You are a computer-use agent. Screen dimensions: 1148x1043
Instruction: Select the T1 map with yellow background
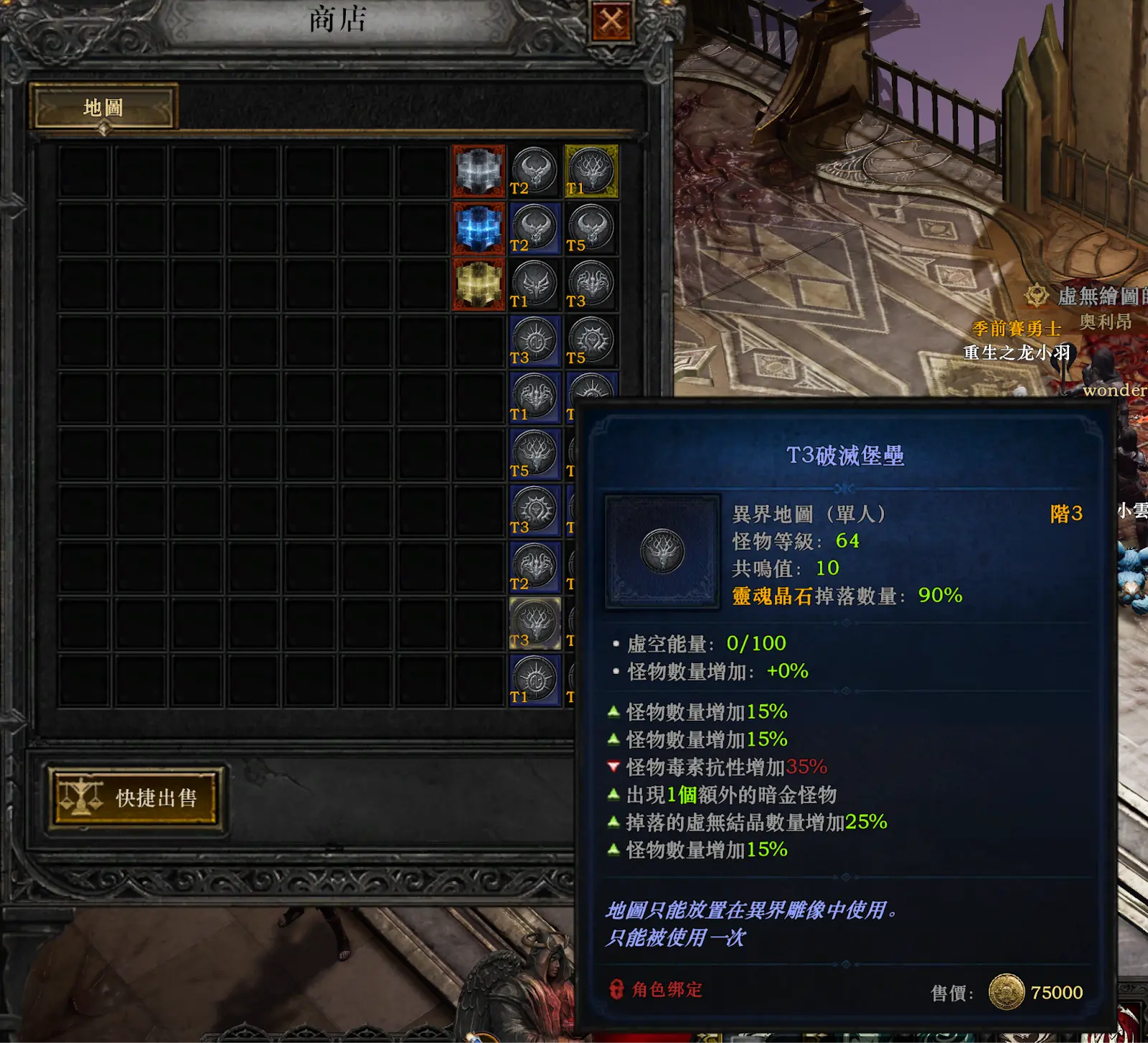(x=591, y=172)
